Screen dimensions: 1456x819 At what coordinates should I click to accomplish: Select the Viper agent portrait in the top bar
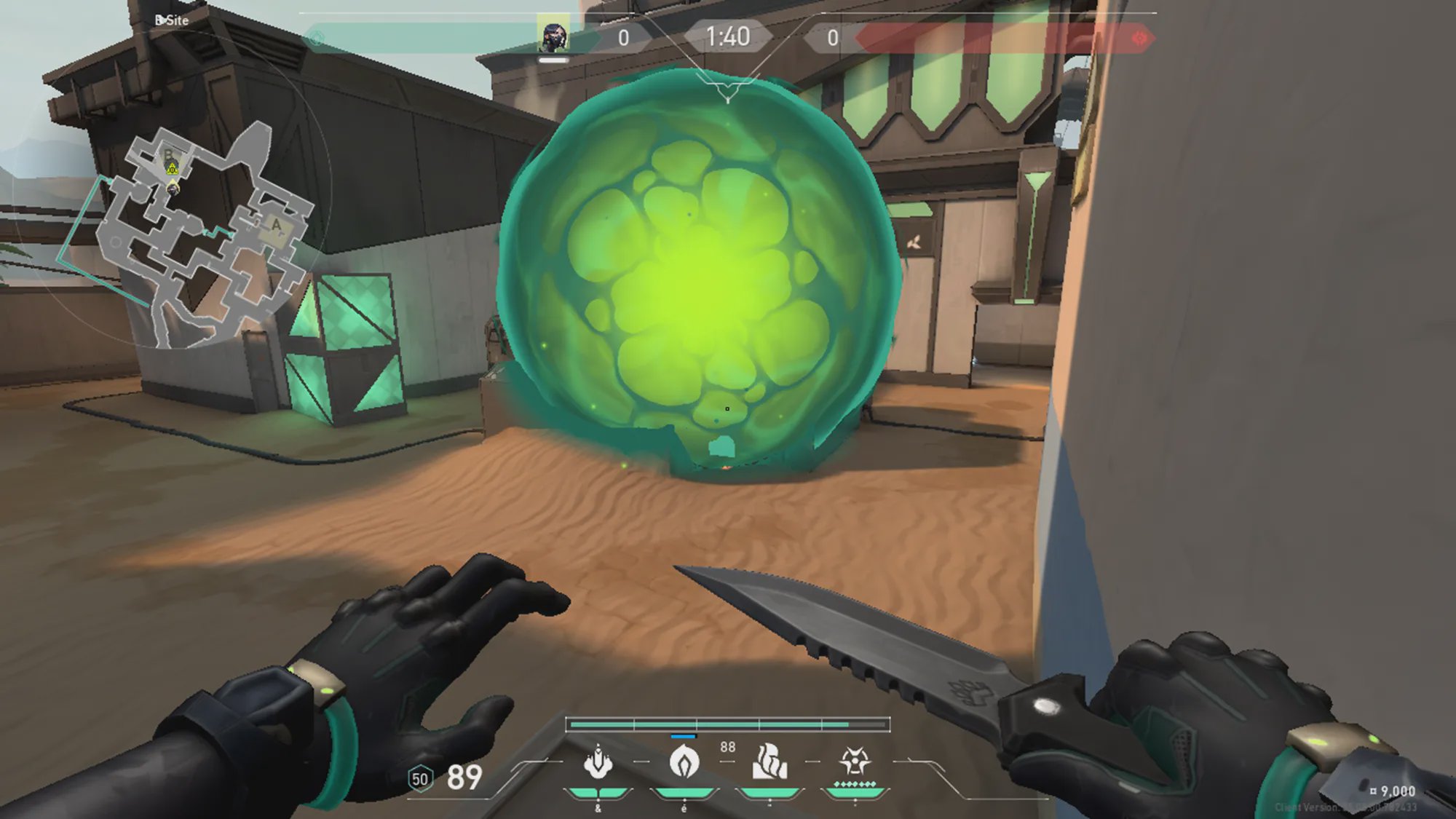pos(553,36)
